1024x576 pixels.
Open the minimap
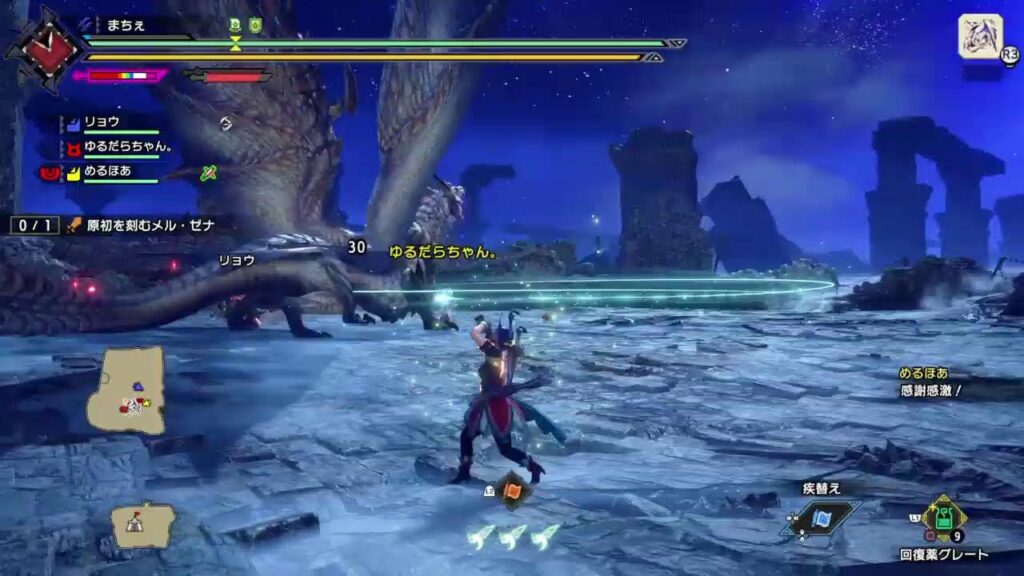point(126,389)
